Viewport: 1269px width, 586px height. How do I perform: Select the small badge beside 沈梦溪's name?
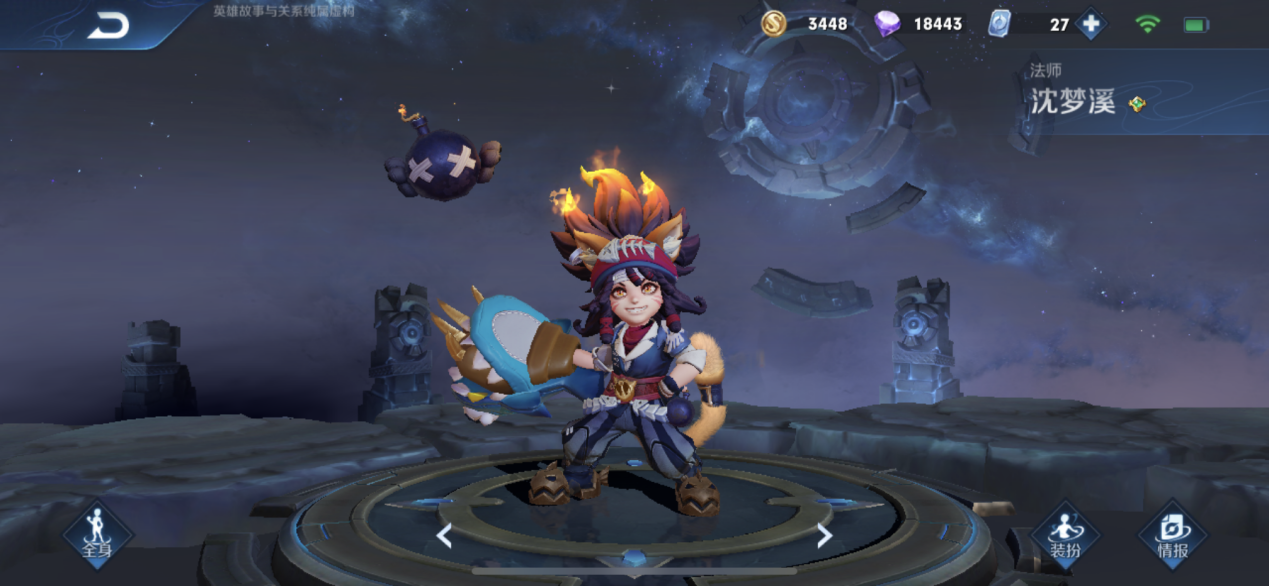point(1137,103)
